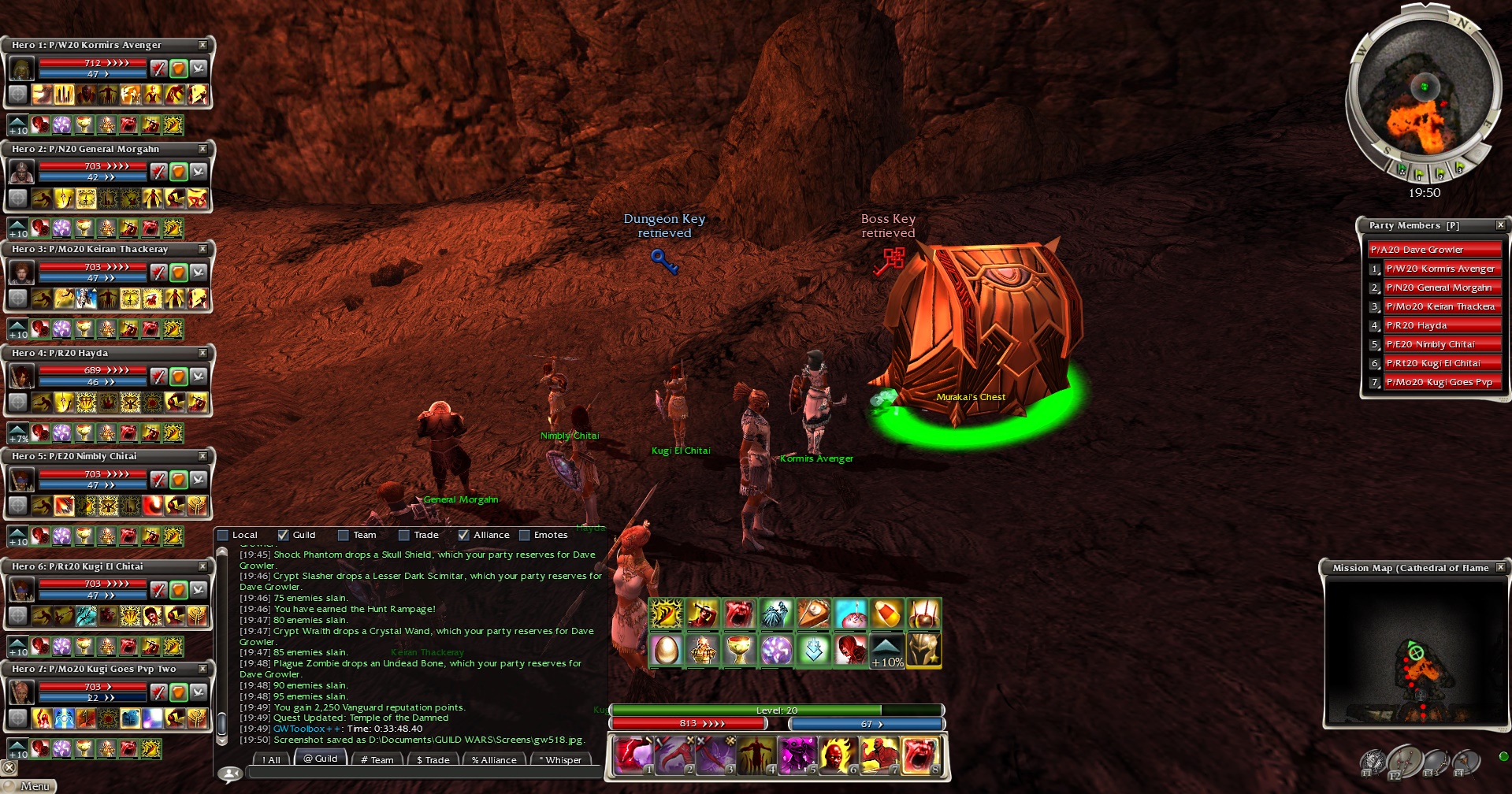Viewport: 1512px width, 794px height.
Task: Open the Menu button
Action: pos(35,786)
